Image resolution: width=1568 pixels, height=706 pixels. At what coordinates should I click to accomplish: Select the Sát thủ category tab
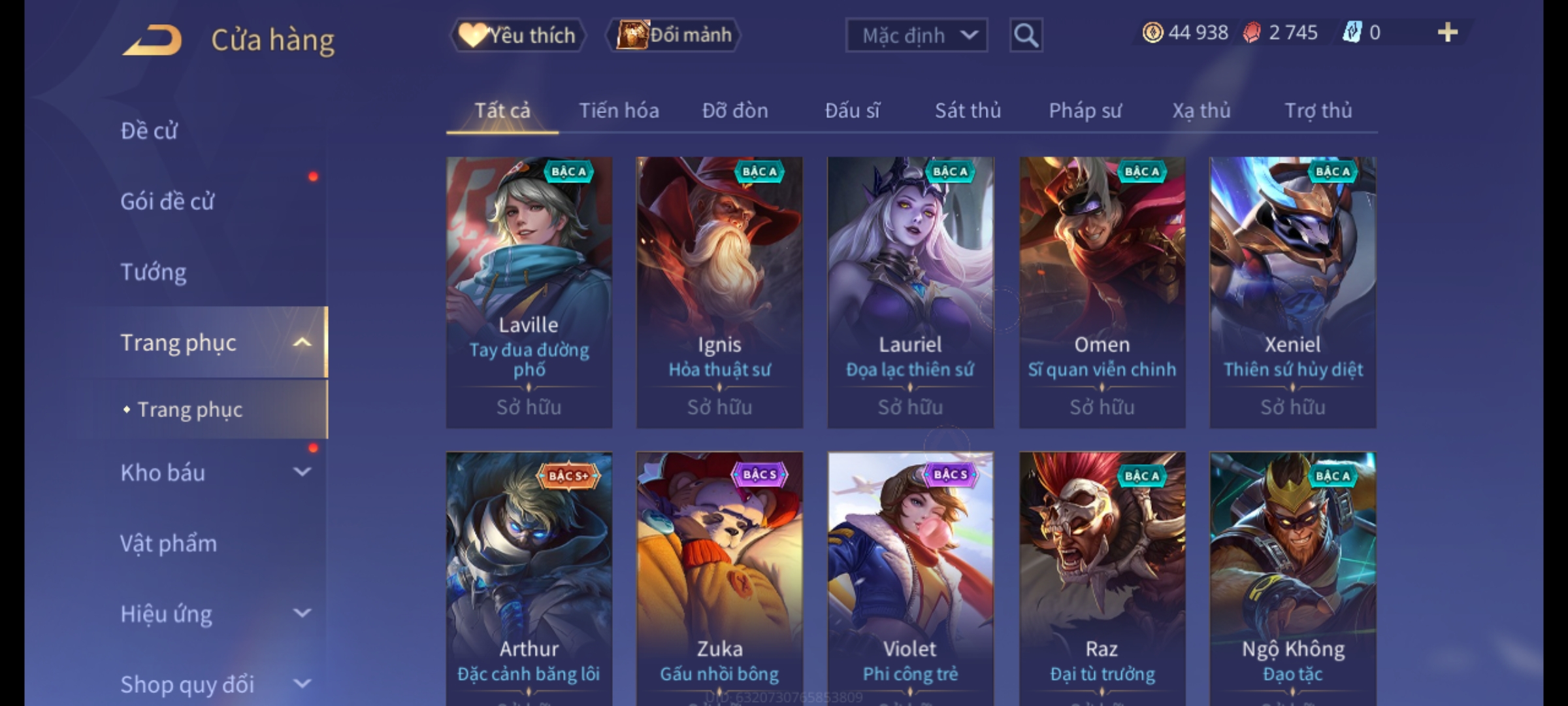[968, 111]
